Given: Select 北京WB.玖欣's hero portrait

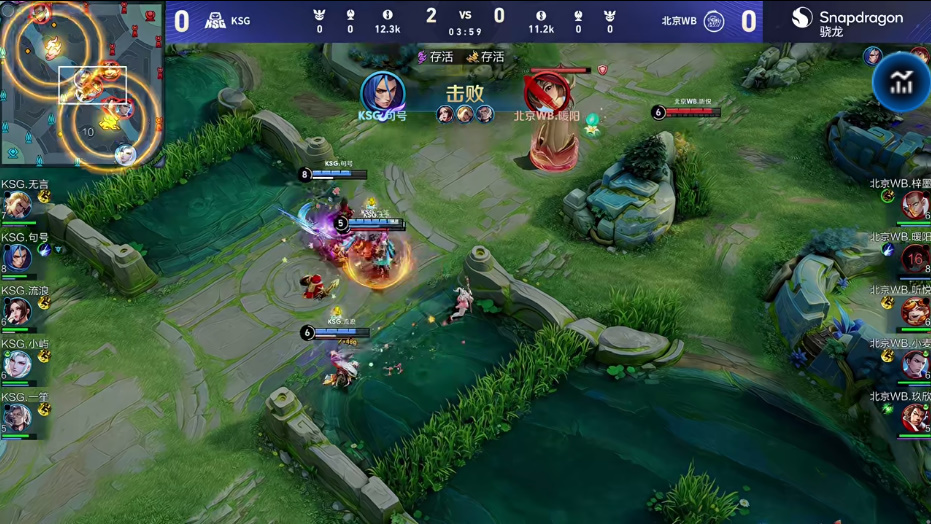Looking at the screenshot, I should pyautogui.click(x=914, y=417).
